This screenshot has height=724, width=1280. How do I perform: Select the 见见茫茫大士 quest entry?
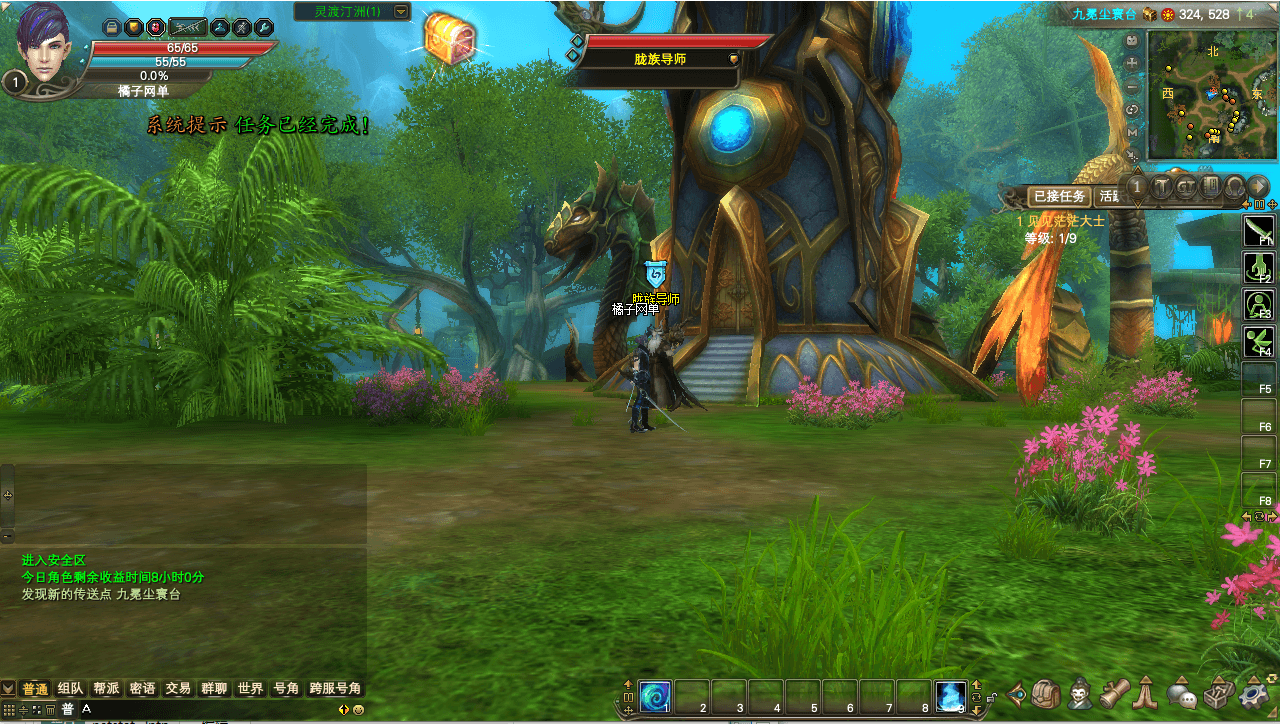[x=1061, y=221]
